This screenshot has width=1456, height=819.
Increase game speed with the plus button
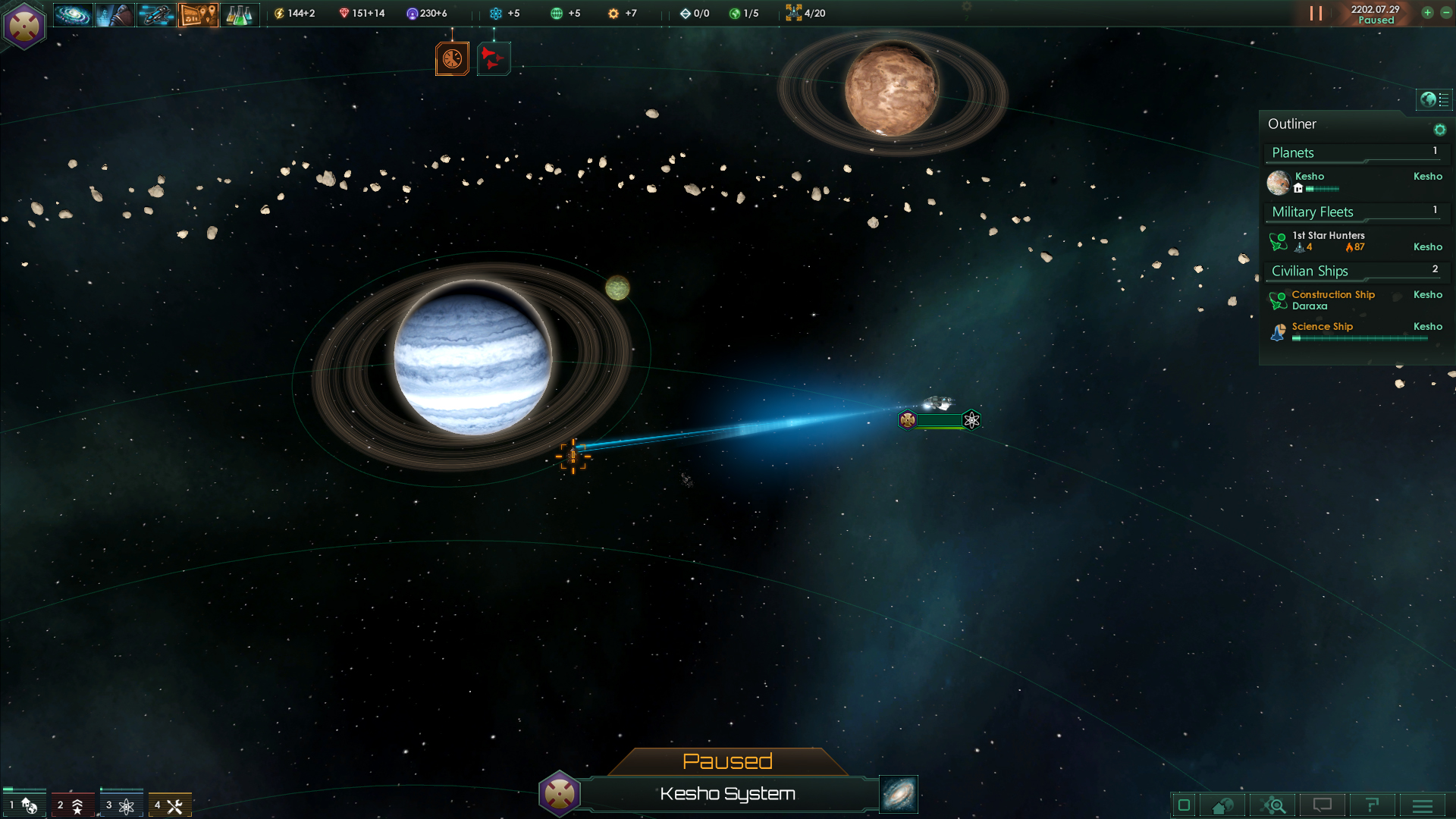point(1427,13)
